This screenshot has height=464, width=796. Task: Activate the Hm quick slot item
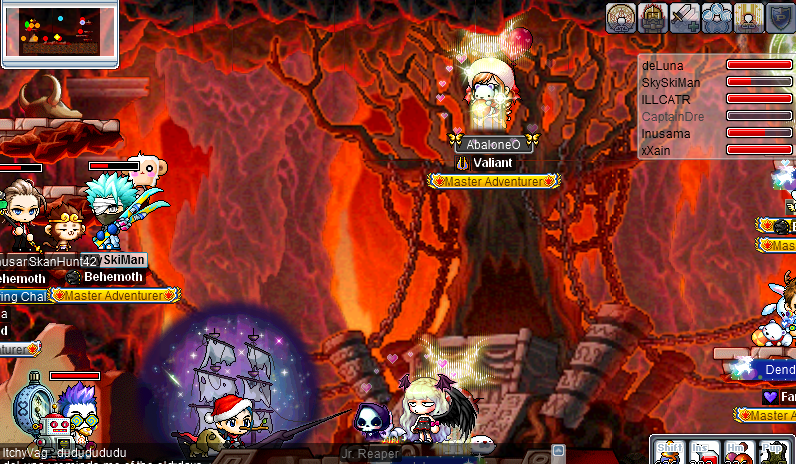click(x=737, y=452)
